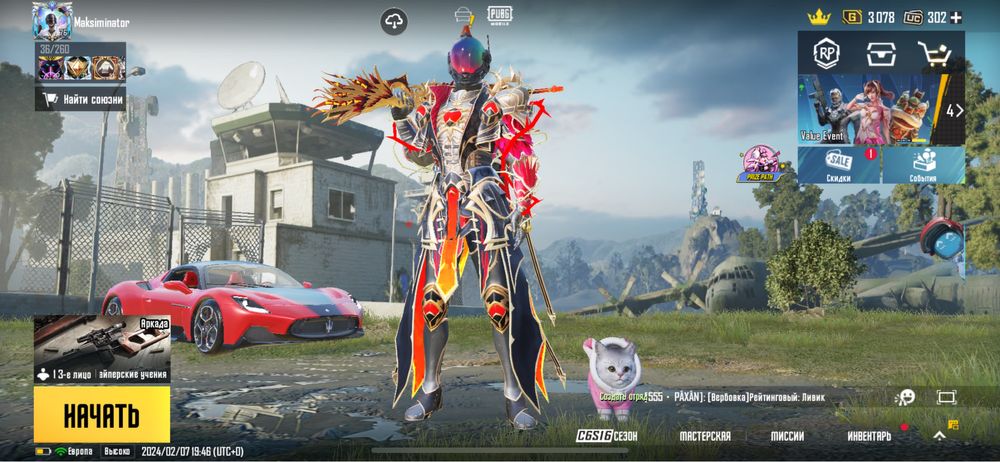Open the События events section
The image size is (1000, 462).
pos(923,166)
